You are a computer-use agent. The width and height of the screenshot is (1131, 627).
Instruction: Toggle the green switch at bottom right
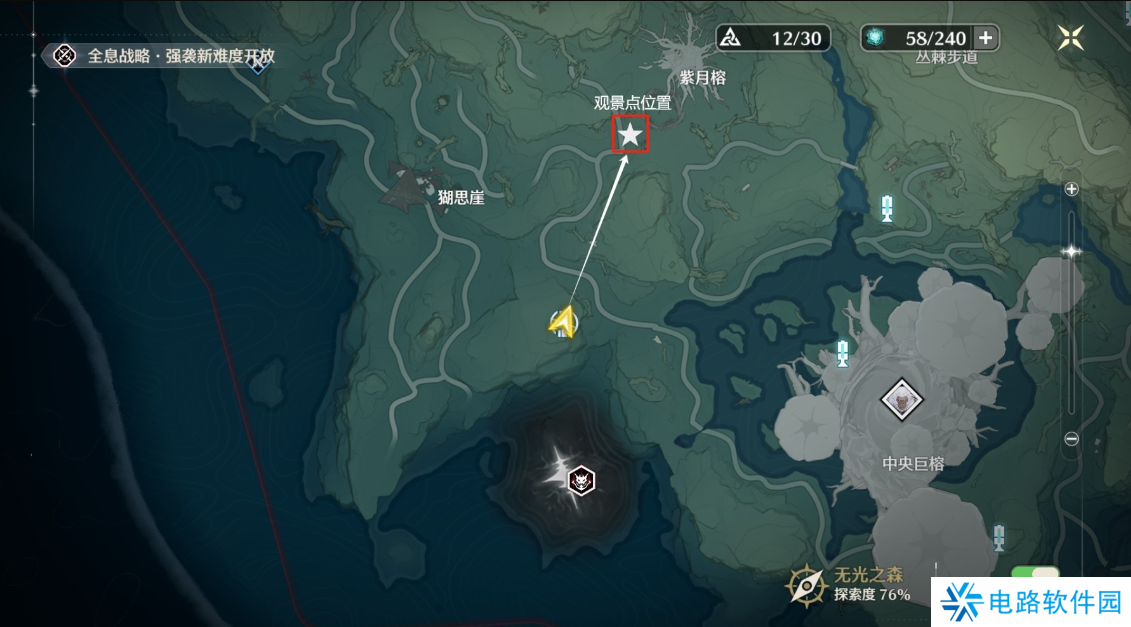coord(1035,575)
